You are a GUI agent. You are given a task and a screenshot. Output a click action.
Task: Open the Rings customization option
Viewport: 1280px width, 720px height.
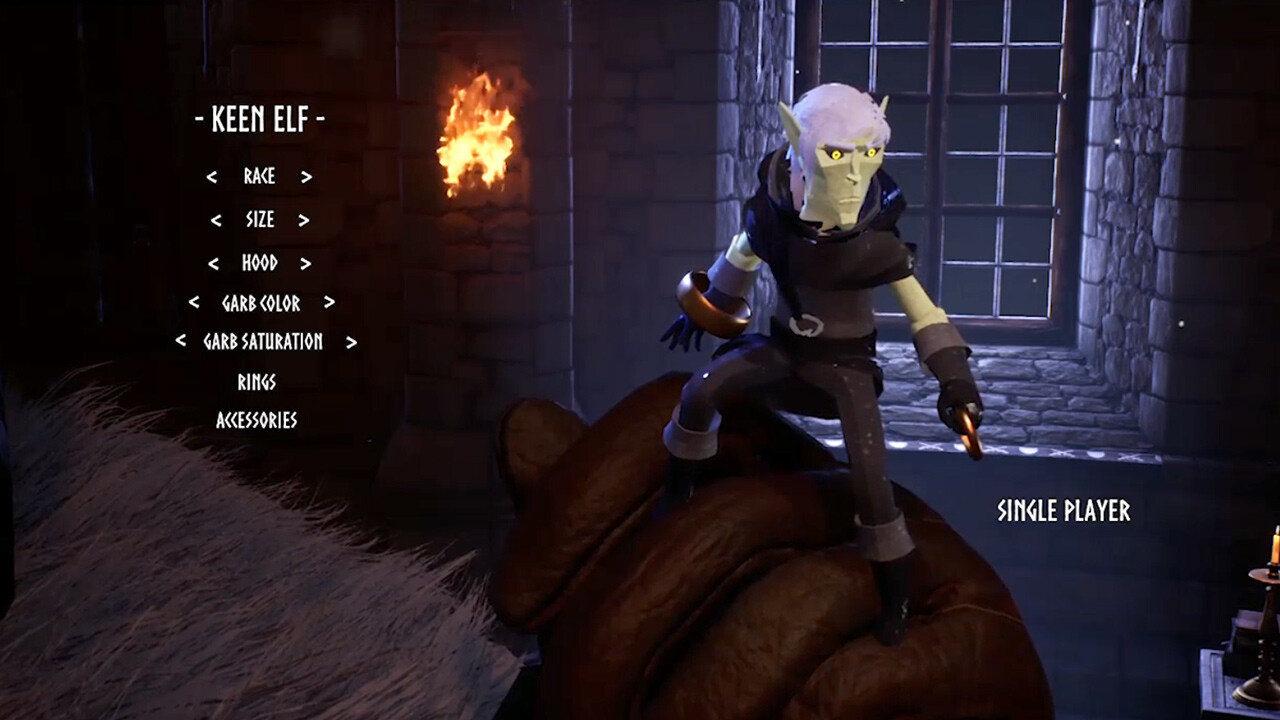(258, 382)
